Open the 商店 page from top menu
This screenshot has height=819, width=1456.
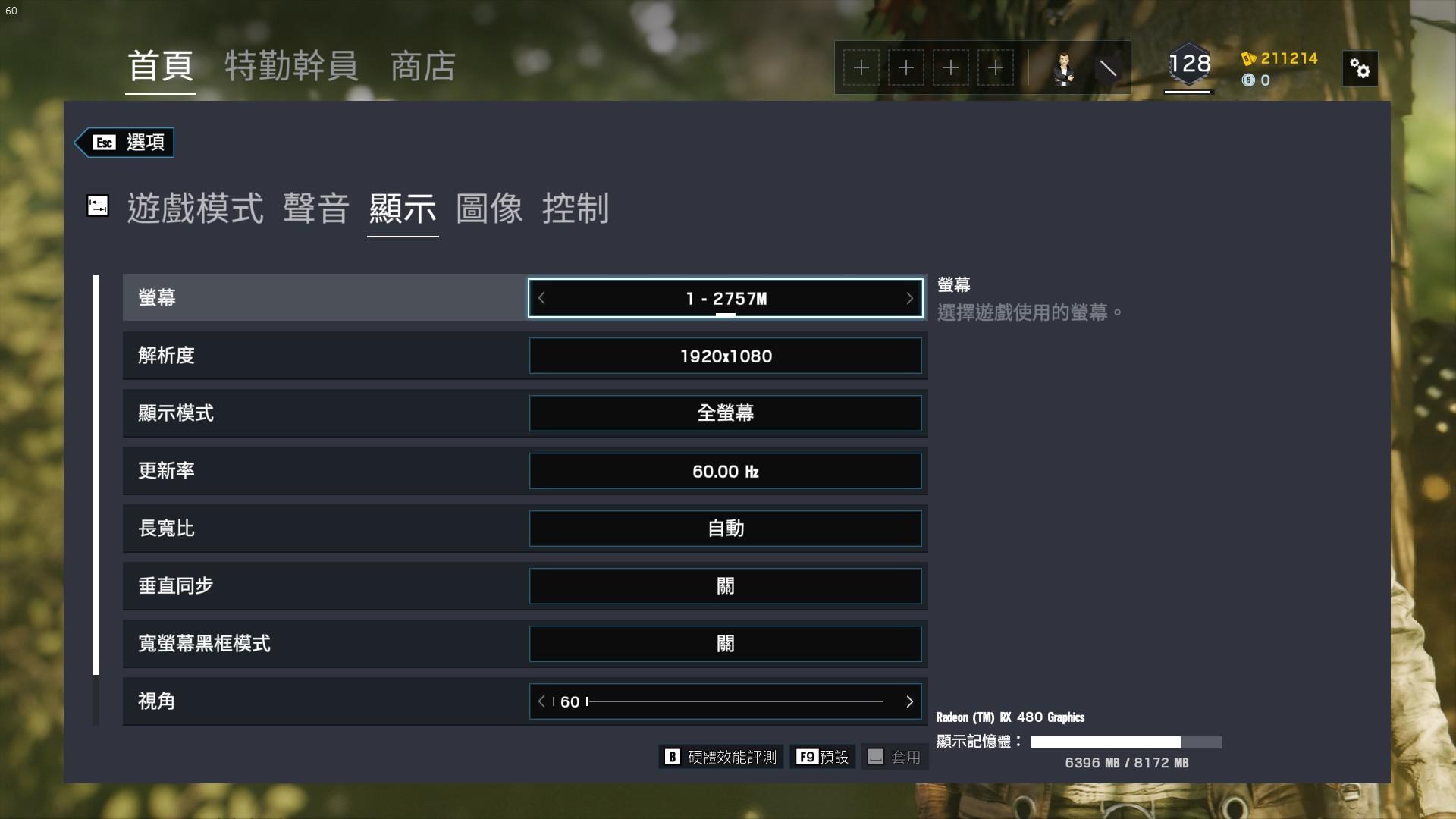pyautogui.click(x=422, y=67)
